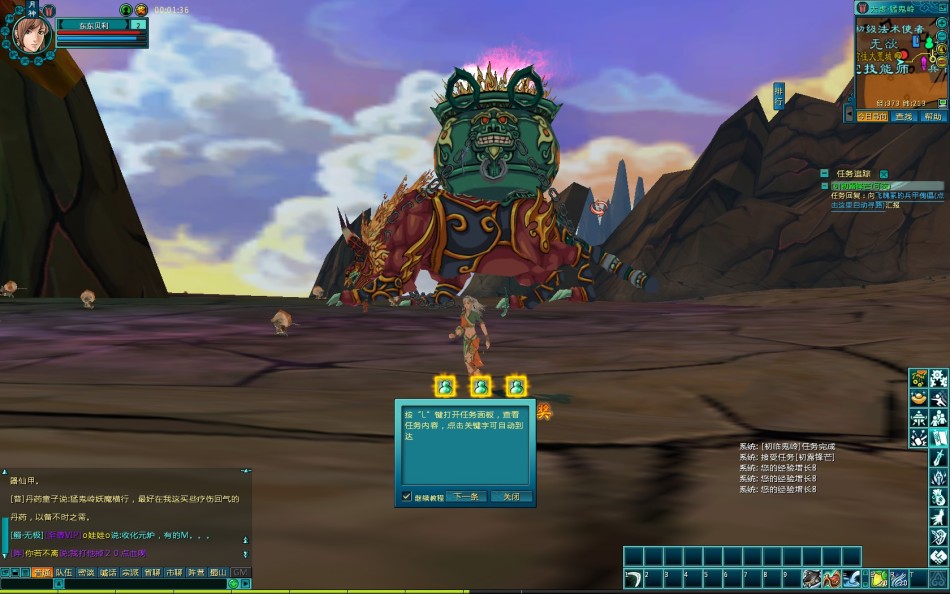Open the 查找 search button under minimap
This screenshot has height=594, width=950.
[903, 116]
